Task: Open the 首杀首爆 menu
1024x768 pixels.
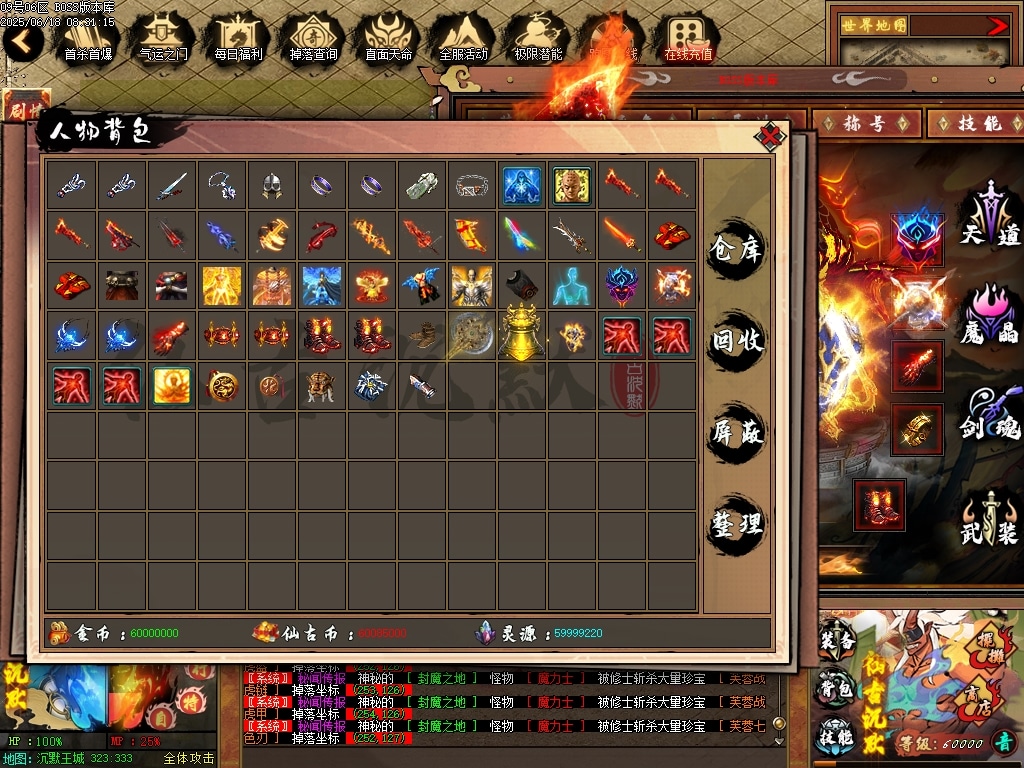Action: click(x=88, y=40)
